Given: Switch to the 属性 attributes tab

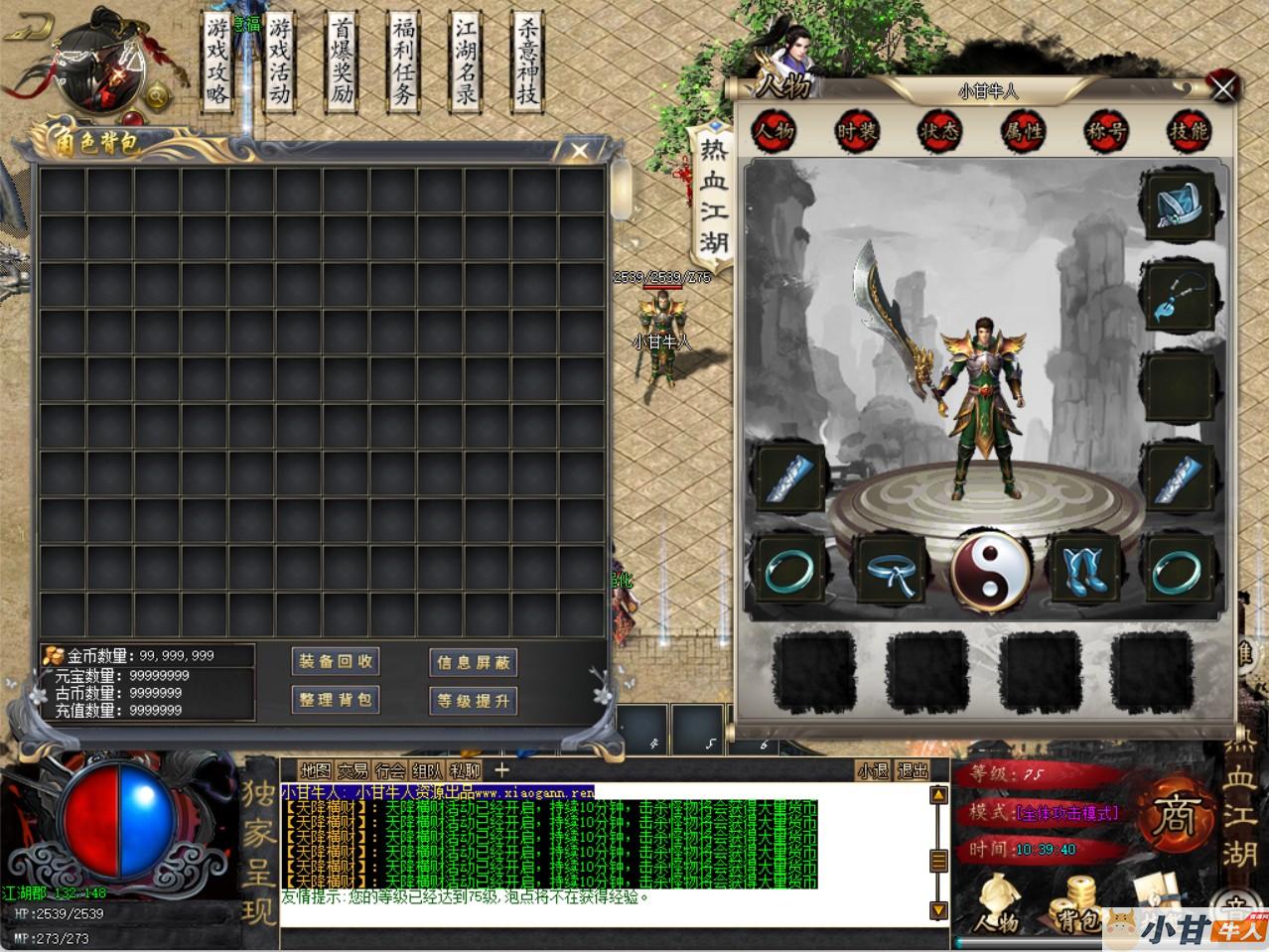Looking at the screenshot, I should coord(1023,132).
